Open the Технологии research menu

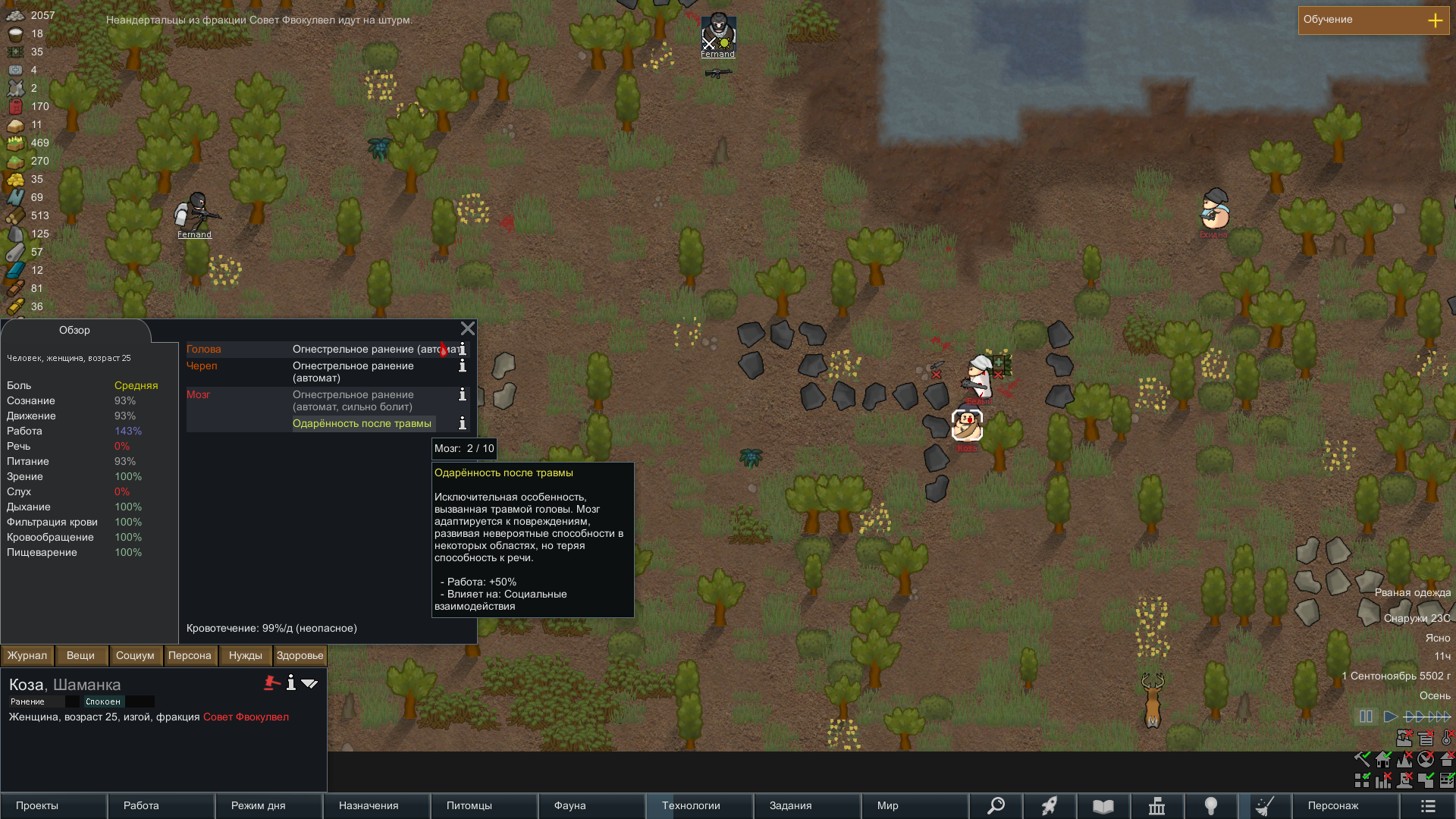[x=699, y=805]
